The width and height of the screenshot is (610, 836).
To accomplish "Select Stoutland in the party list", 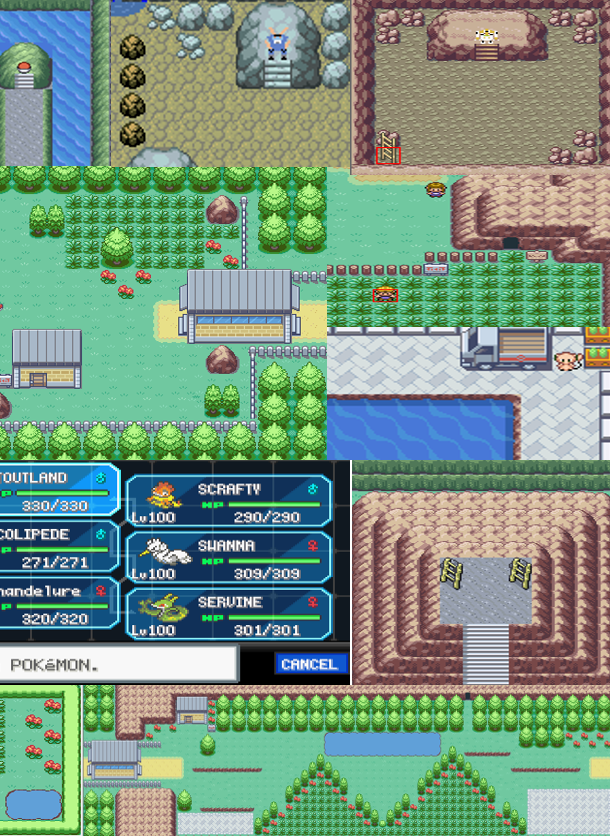I will tap(55, 490).
